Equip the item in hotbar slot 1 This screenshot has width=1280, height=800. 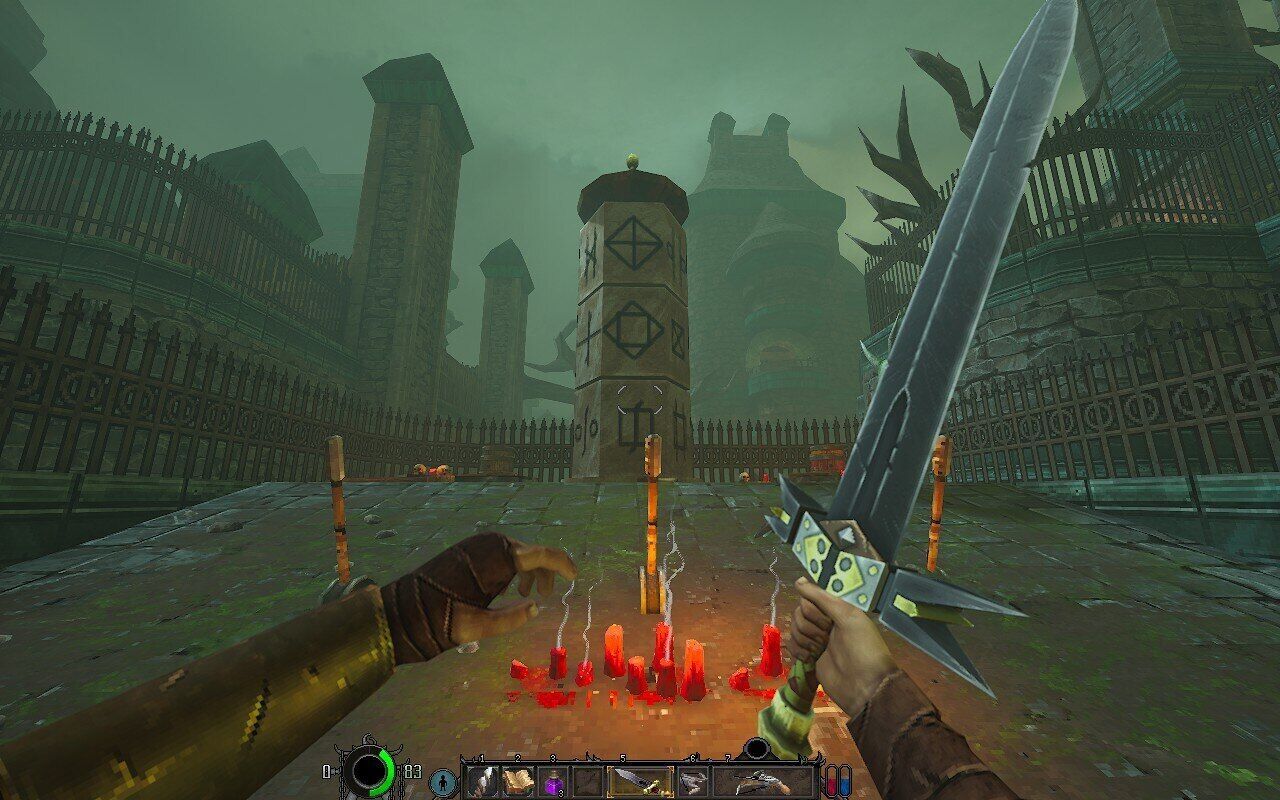tap(482, 781)
